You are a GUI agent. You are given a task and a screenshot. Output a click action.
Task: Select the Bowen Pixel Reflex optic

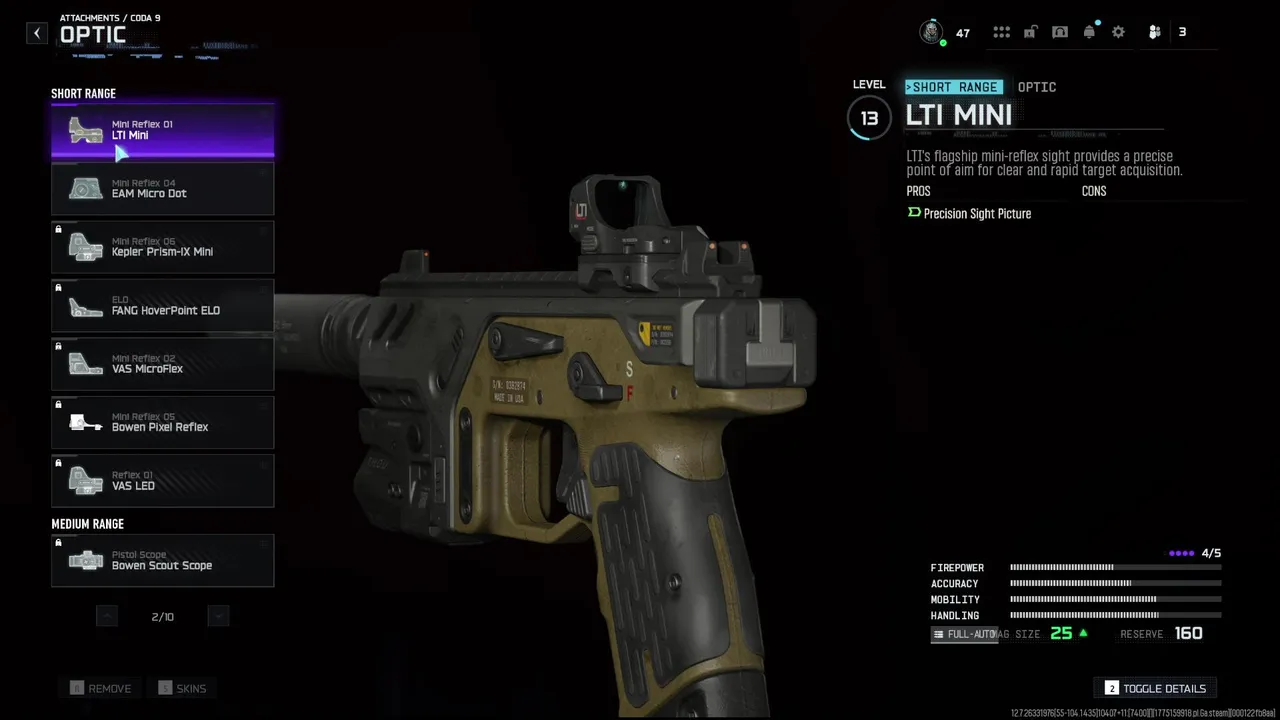pos(162,423)
